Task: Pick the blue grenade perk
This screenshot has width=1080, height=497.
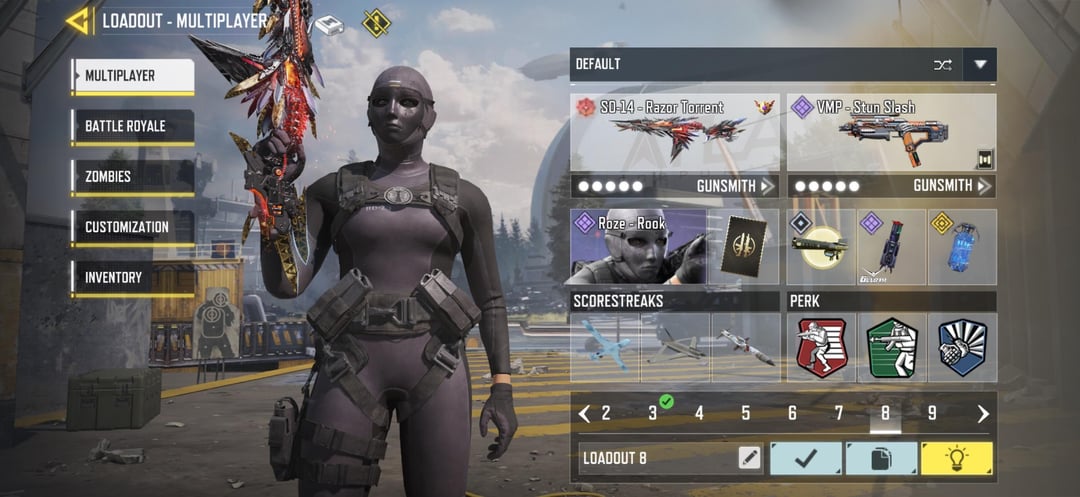Action: 962,348
